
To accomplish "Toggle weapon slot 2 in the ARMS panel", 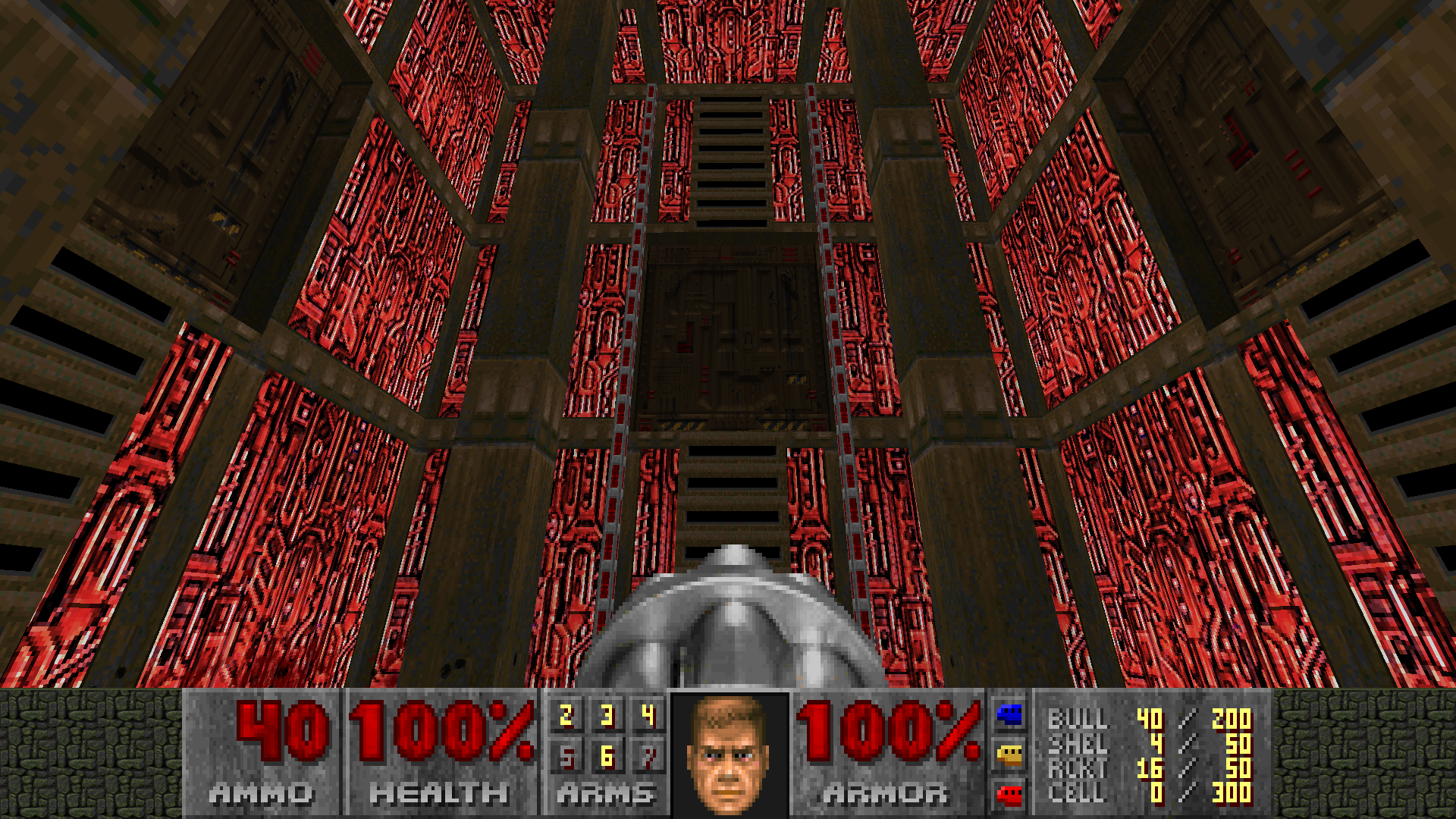I will pos(565,714).
